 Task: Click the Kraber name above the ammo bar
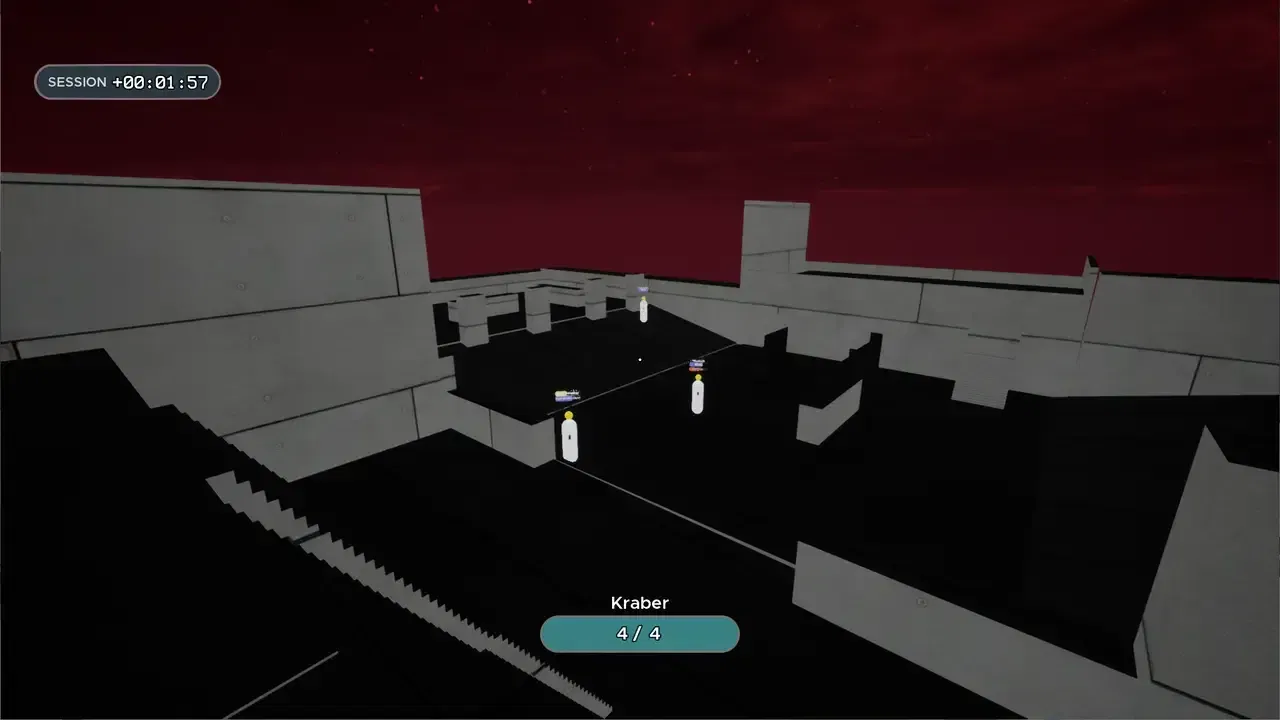(x=639, y=603)
